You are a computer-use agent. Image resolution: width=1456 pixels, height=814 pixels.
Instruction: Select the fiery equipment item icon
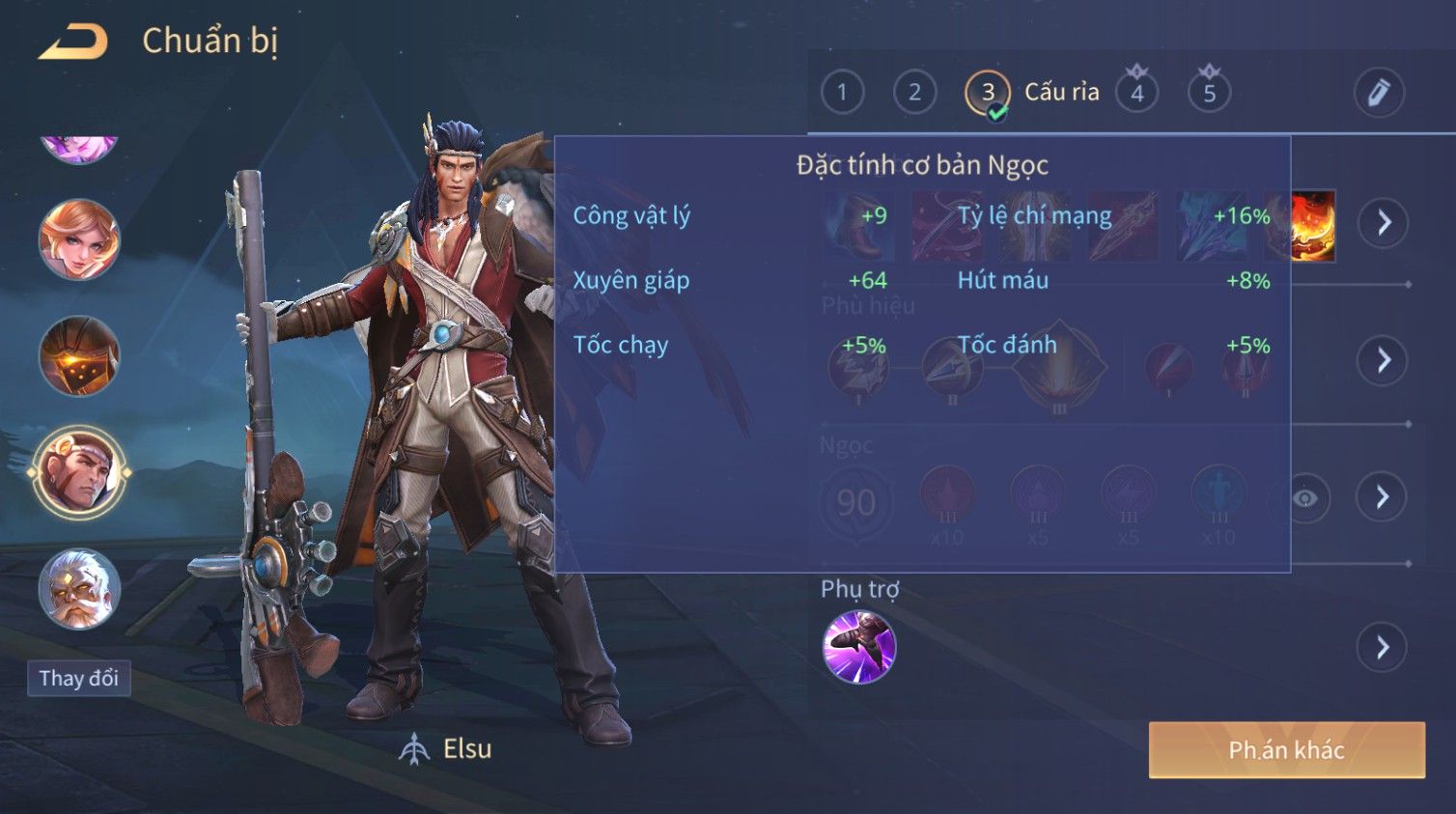point(1312,225)
